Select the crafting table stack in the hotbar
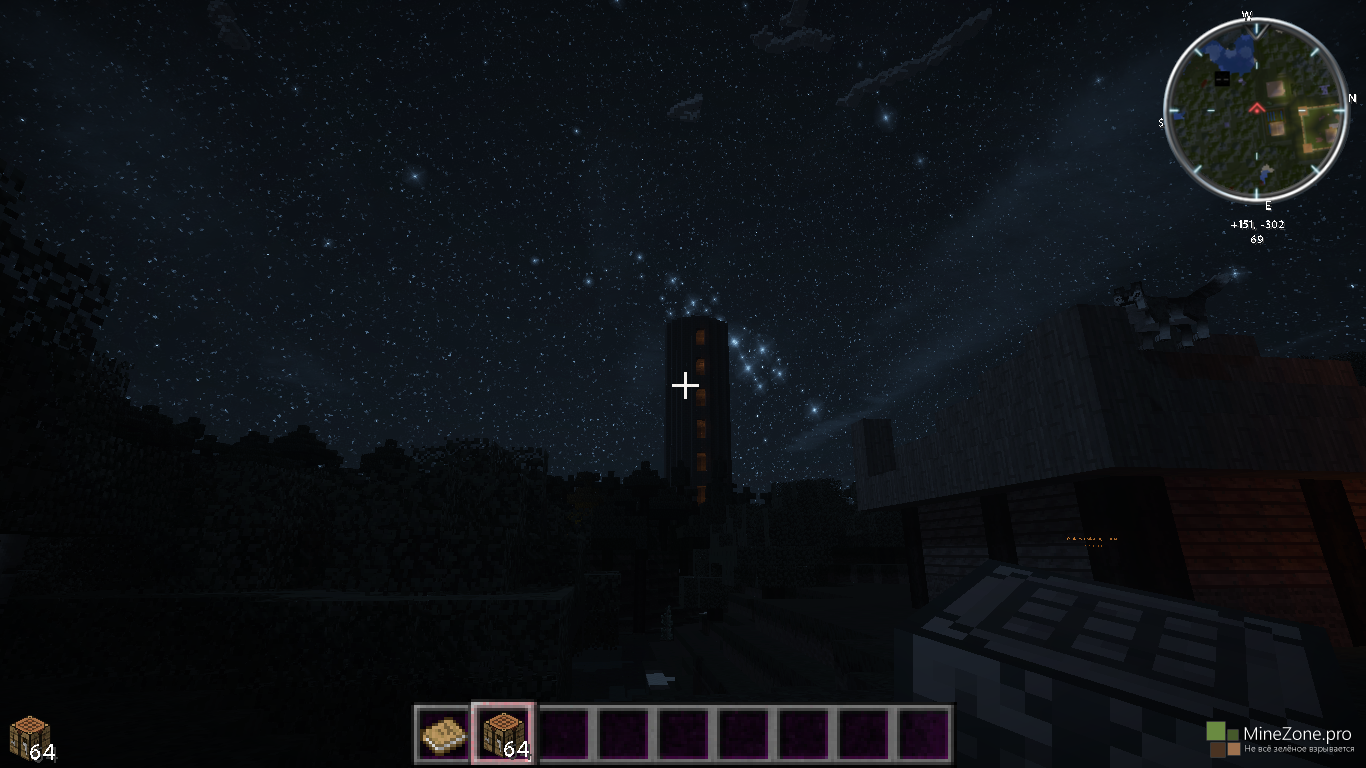The image size is (1366, 768). pyautogui.click(x=504, y=735)
